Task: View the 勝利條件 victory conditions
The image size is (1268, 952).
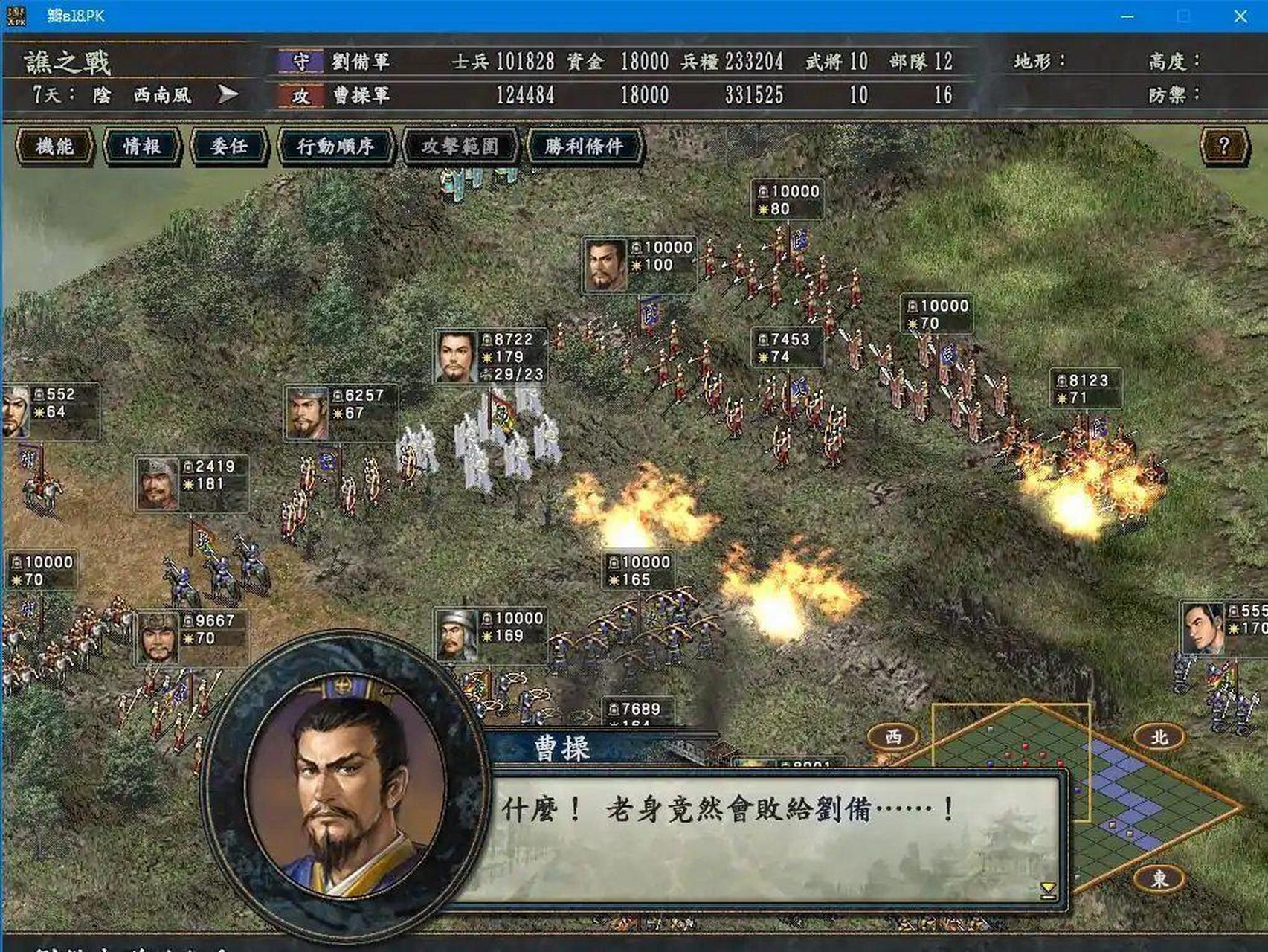Action: click(584, 146)
